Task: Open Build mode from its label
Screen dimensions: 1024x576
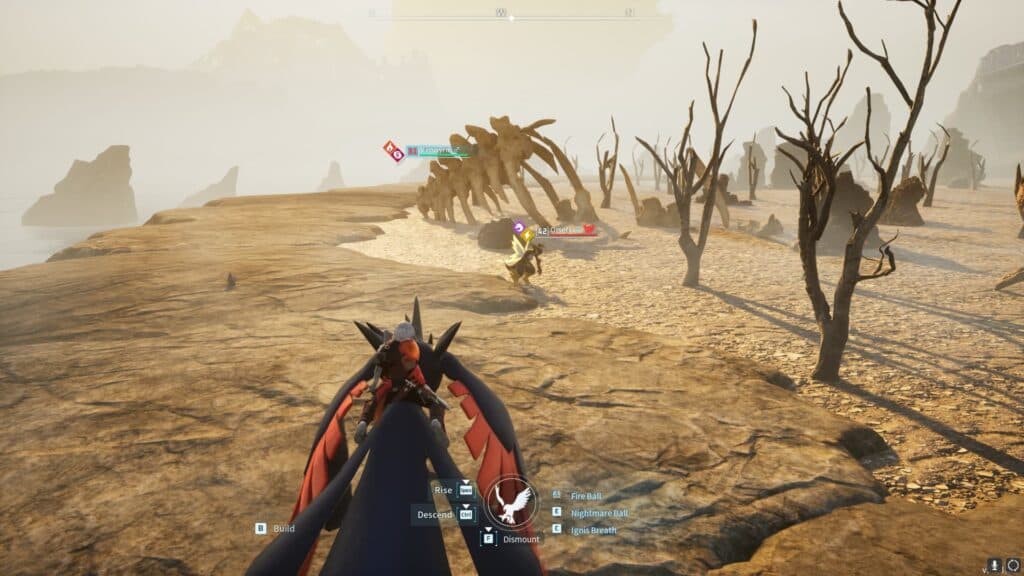Action: pos(284,528)
